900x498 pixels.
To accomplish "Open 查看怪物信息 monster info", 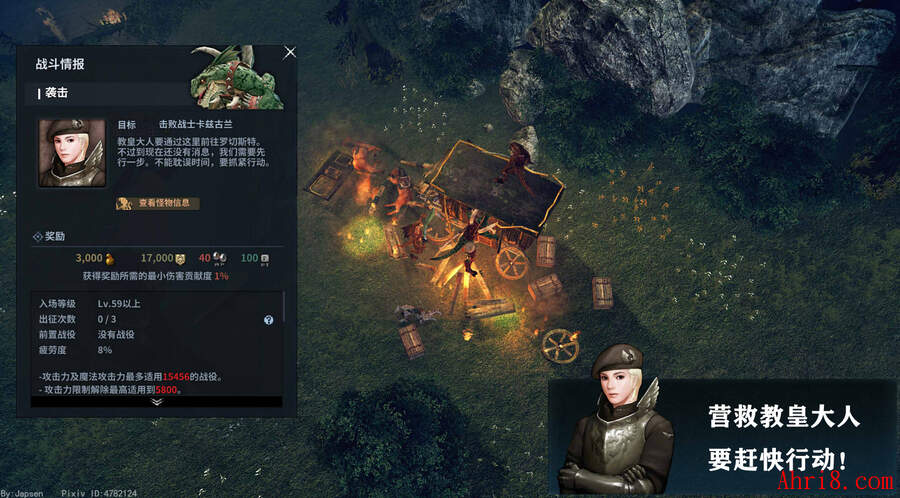I will pyautogui.click(x=157, y=203).
